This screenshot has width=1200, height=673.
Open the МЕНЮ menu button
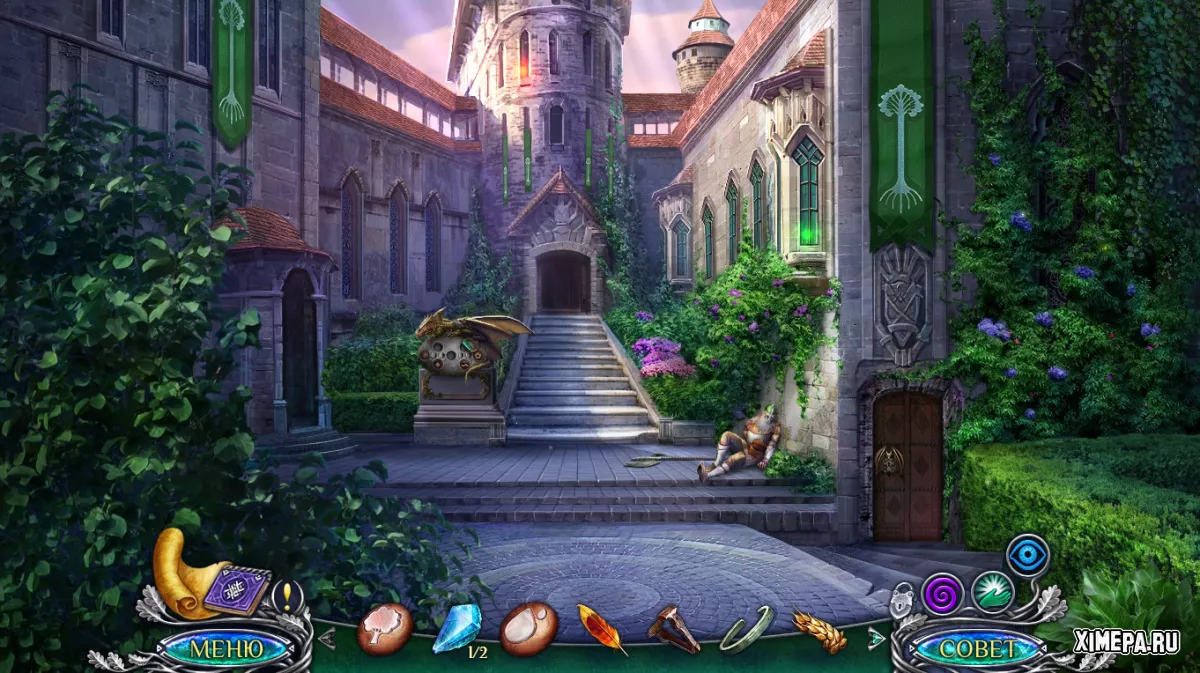[226, 648]
